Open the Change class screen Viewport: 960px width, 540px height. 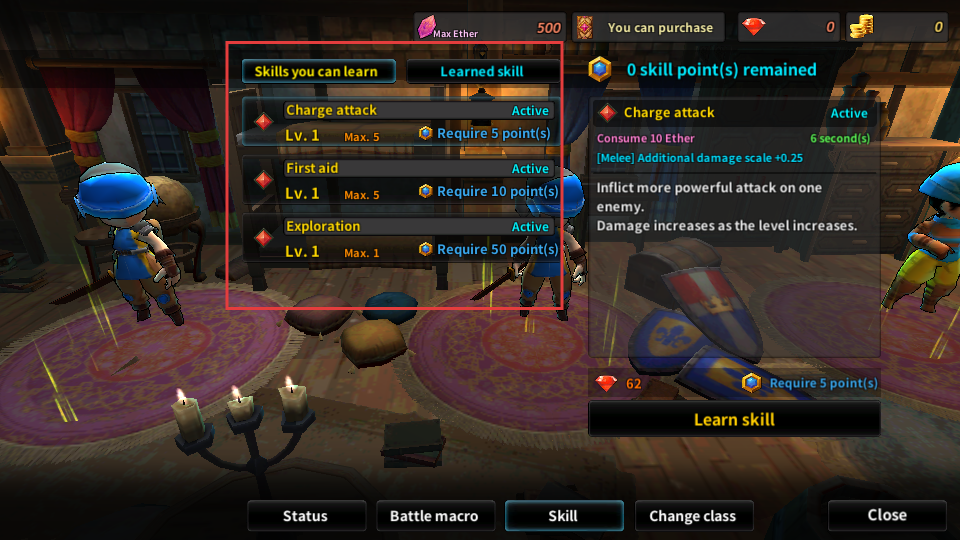coord(693,516)
